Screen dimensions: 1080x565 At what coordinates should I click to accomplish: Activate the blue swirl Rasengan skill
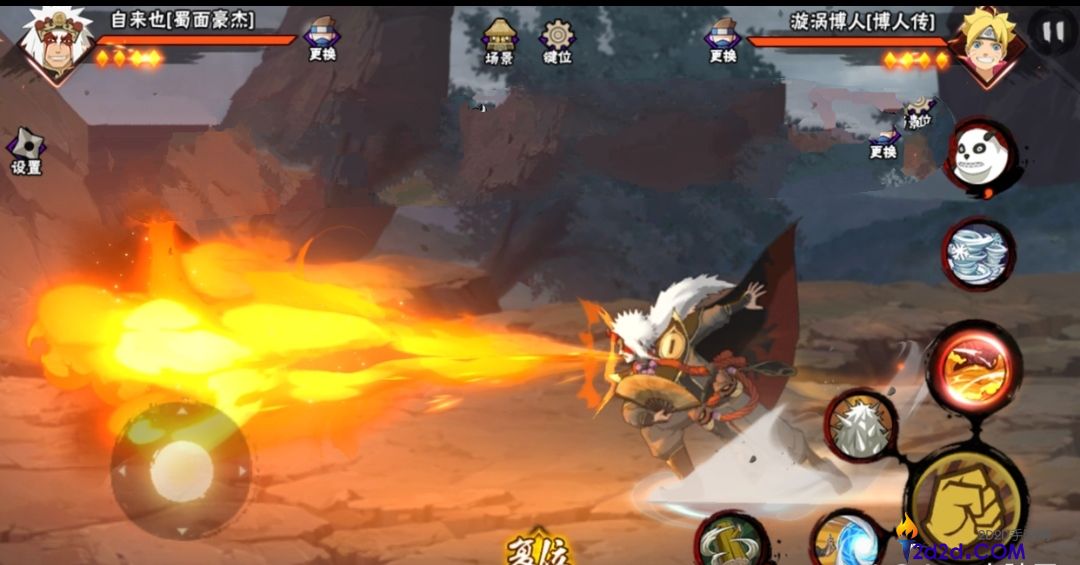tap(846, 540)
